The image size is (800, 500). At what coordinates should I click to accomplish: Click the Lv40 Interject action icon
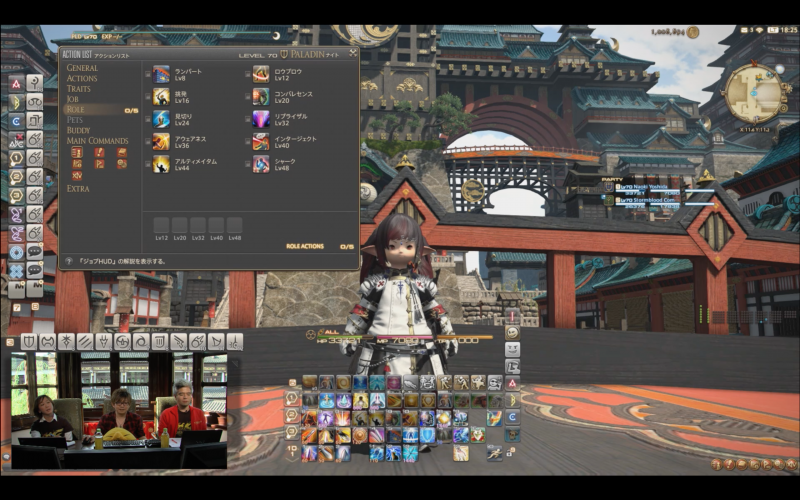coord(261,141)
